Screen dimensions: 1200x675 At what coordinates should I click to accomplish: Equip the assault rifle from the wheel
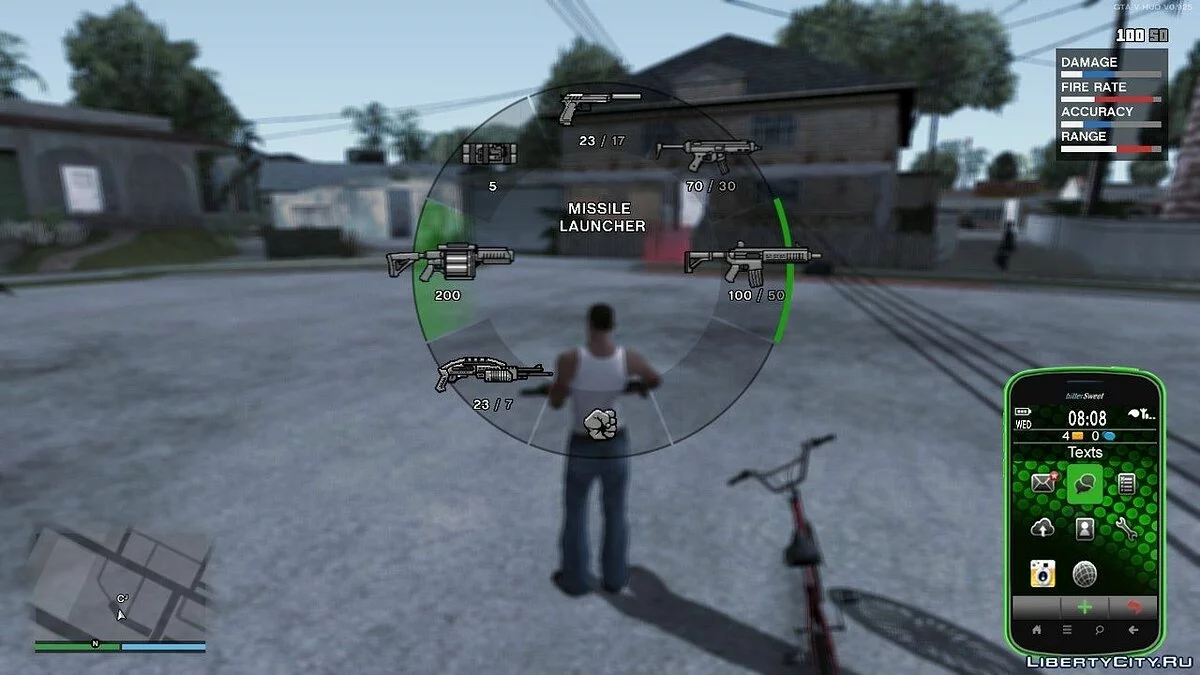coord(750,262)
